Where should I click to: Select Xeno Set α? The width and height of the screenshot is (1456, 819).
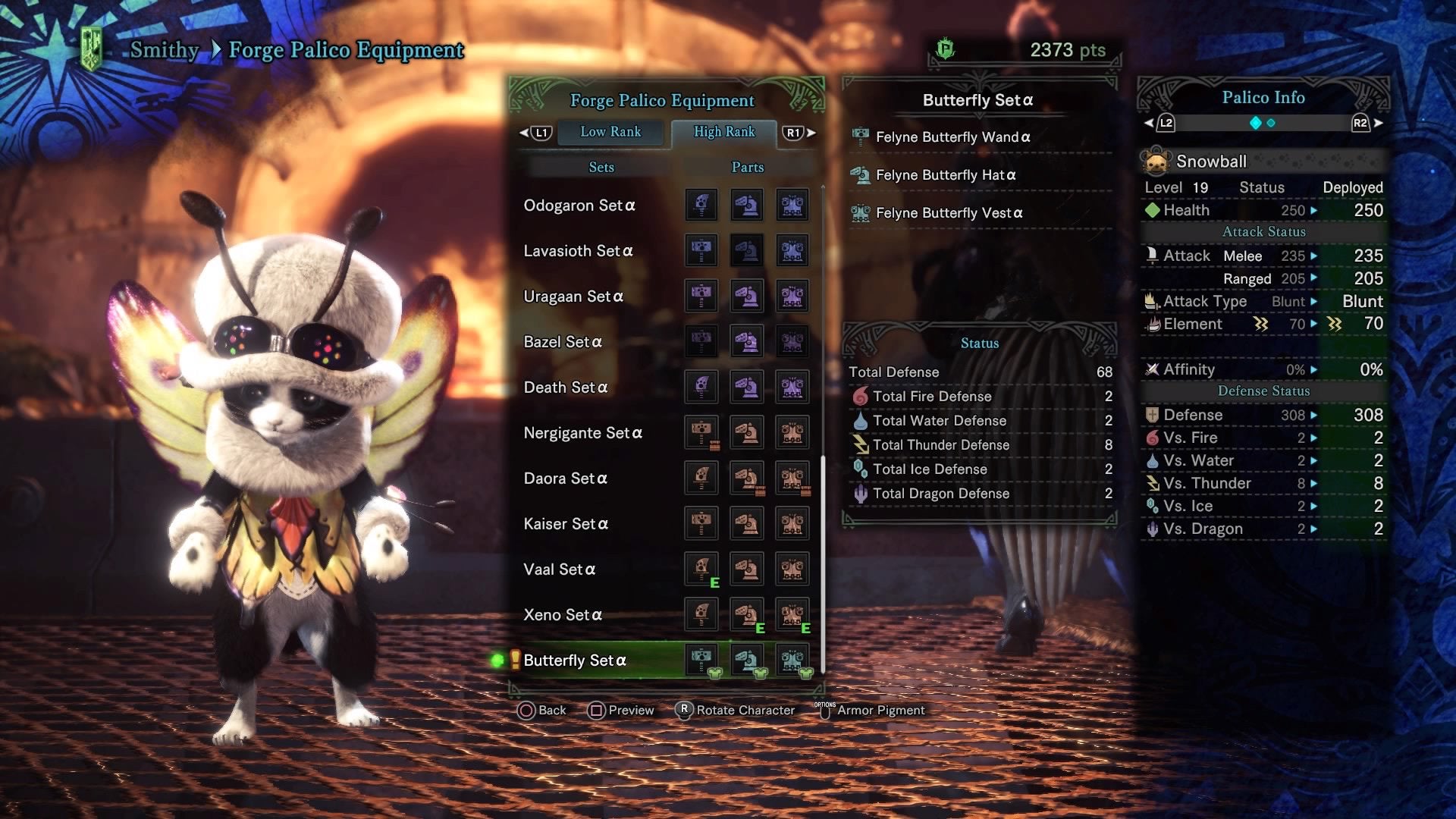[563, 615]
